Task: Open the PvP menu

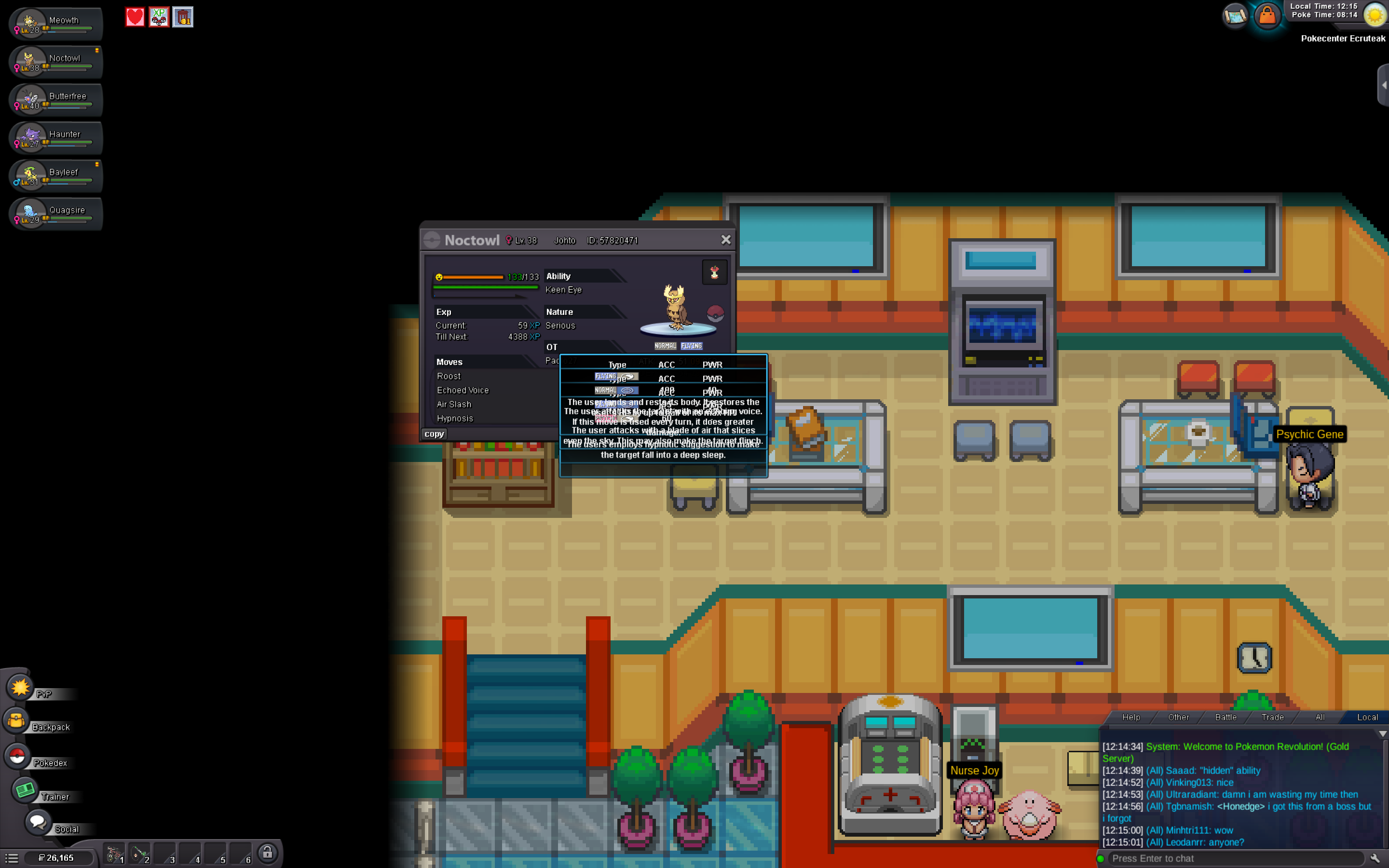Action: pyautogui.click(x=22, y=688)
